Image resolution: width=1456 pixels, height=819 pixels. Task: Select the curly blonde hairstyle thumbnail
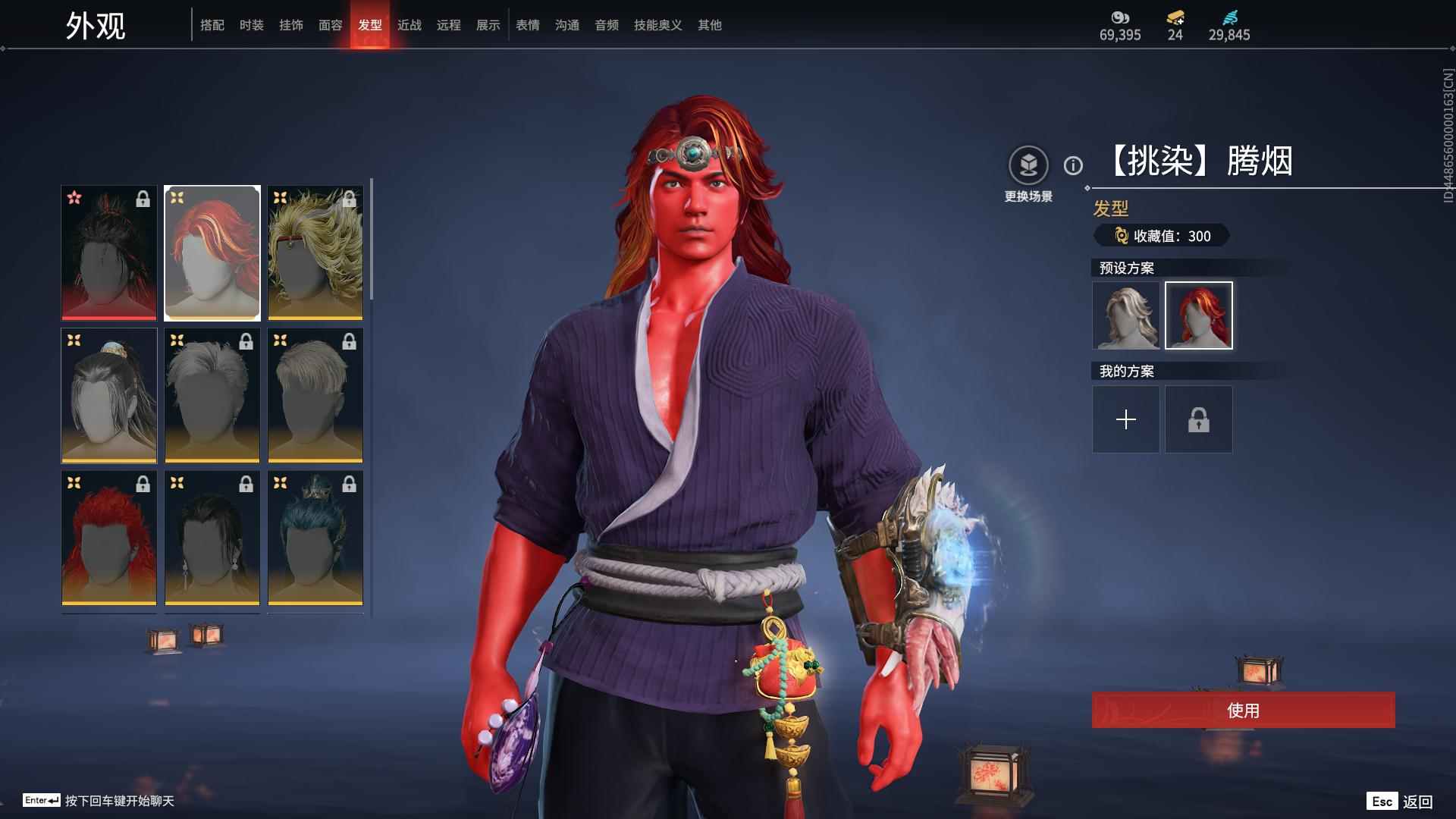tap(315, 253)
